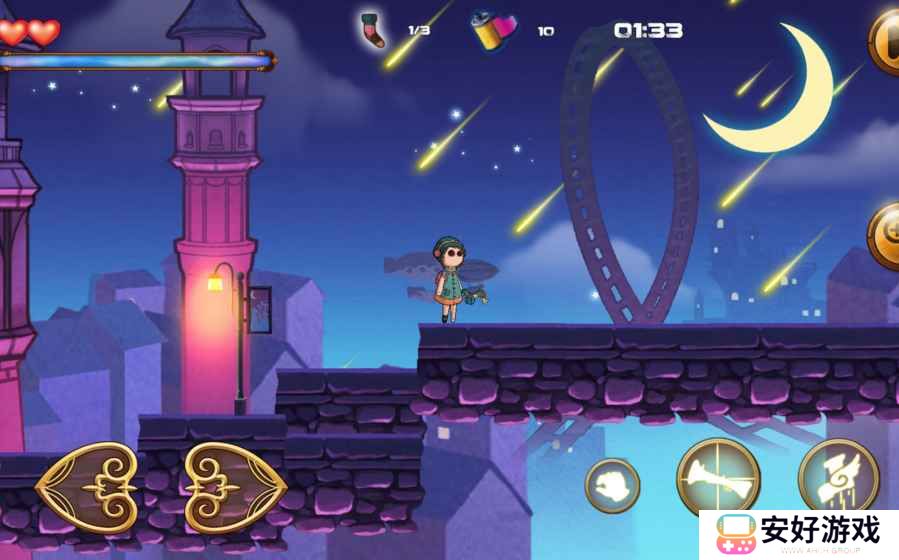Fire the gun with the crosshair button

point(718,478)
